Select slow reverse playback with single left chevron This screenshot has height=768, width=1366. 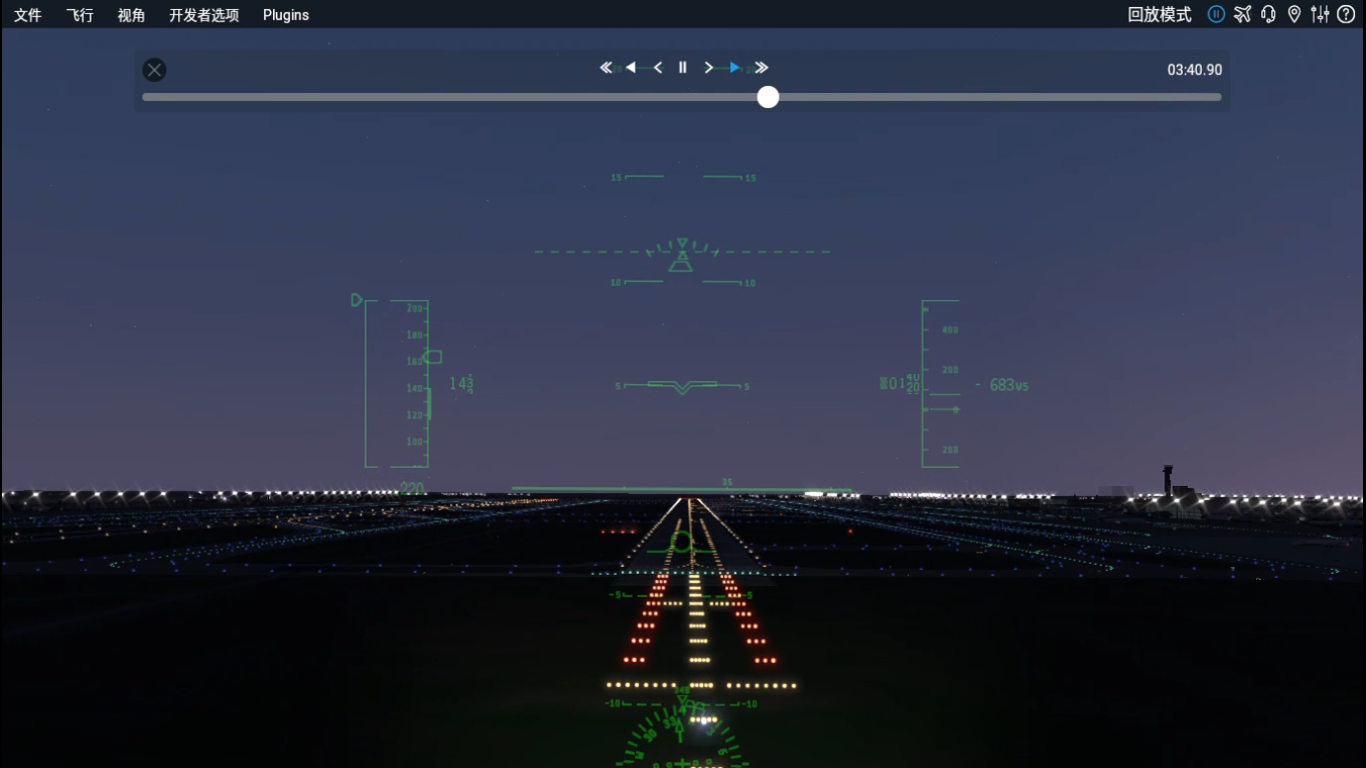pyautogui.click(x=658, y=67)
